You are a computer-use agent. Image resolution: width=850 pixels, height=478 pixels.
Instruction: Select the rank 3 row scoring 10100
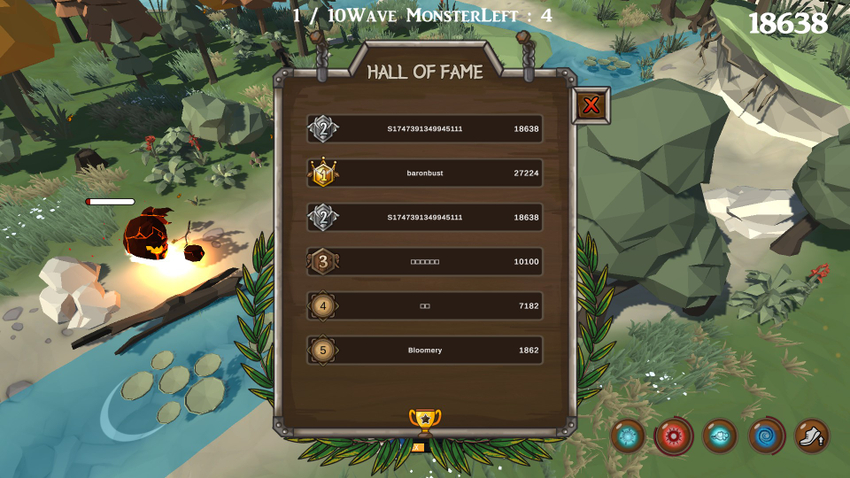point(425,262)
